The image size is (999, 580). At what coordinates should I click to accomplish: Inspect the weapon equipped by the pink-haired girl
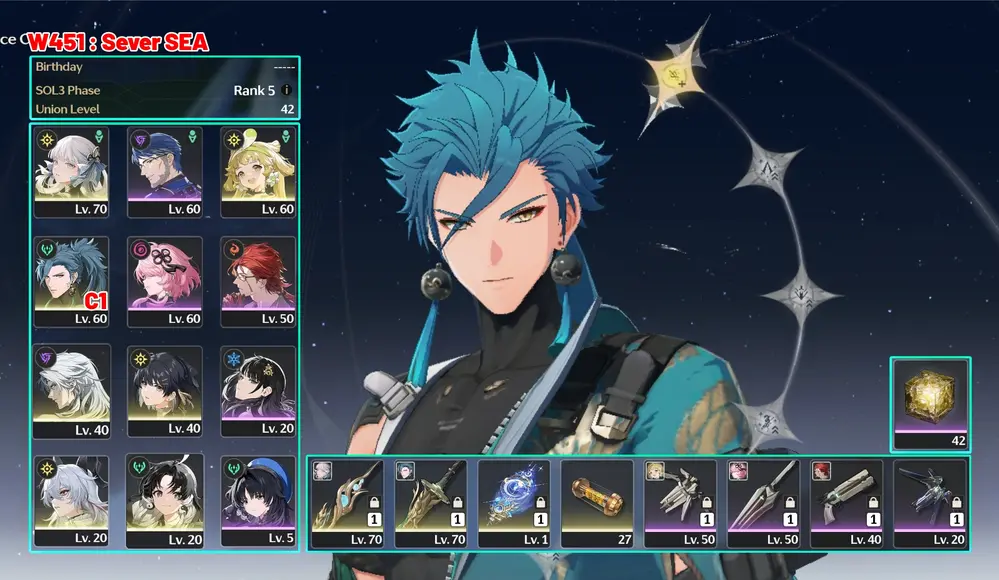[763, 502]
